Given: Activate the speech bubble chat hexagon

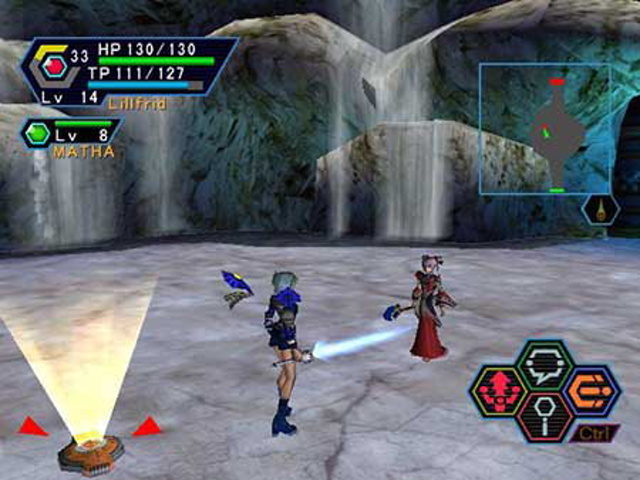Looking at the screenshot, I should click(544, 365).
